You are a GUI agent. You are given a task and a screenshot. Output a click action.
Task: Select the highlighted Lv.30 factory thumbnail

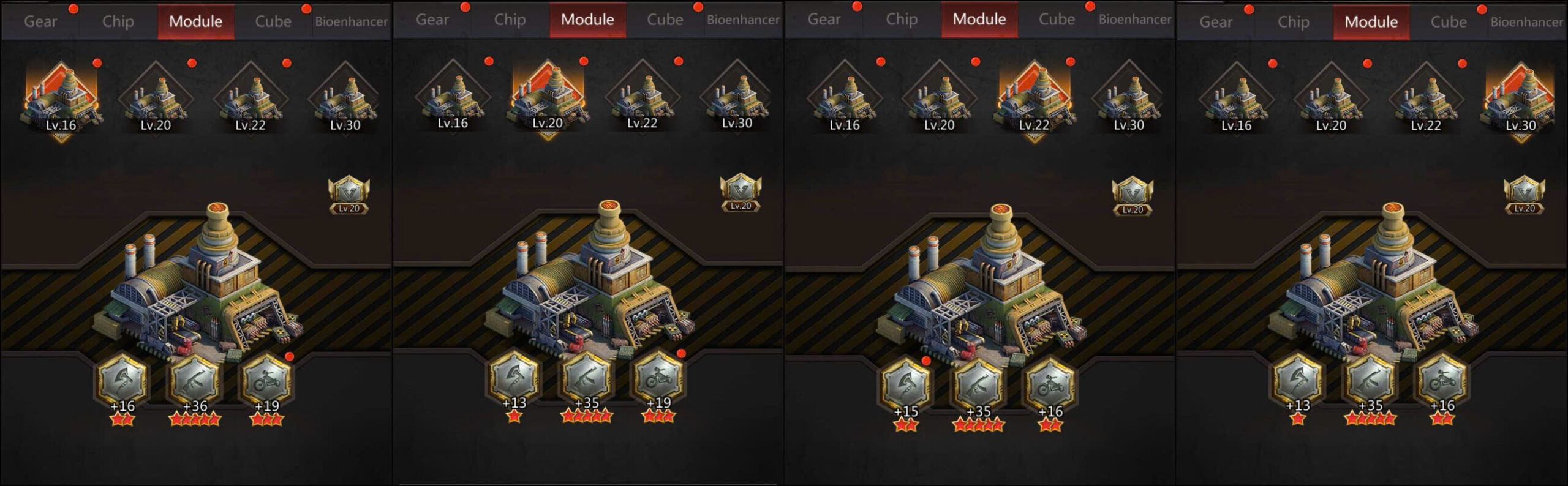(x=1520, y=99)
